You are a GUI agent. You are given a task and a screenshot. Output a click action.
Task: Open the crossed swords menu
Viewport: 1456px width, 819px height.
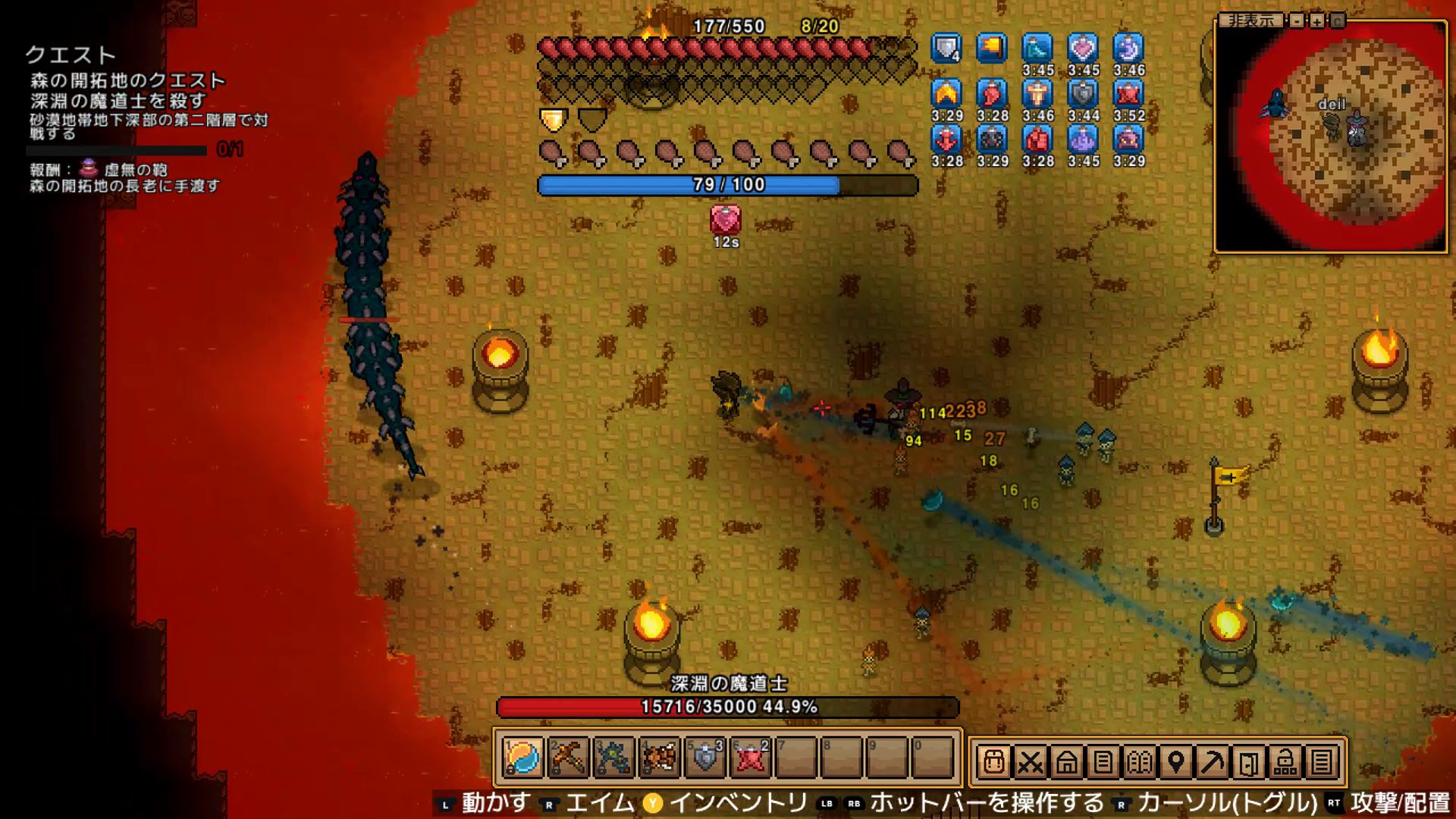click(x=1030, y=761)
